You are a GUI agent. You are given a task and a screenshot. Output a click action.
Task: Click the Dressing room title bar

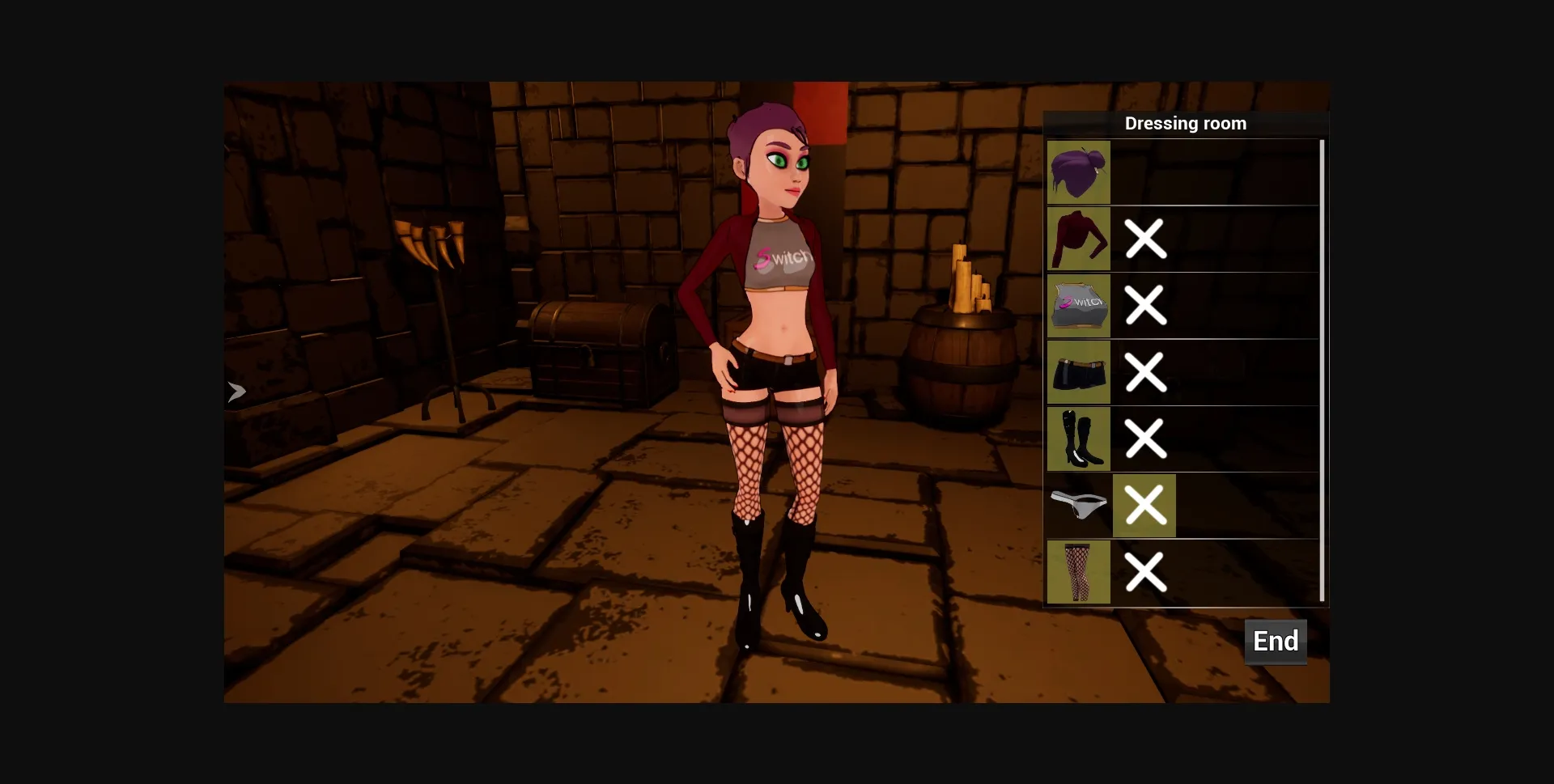point(1186,123)
